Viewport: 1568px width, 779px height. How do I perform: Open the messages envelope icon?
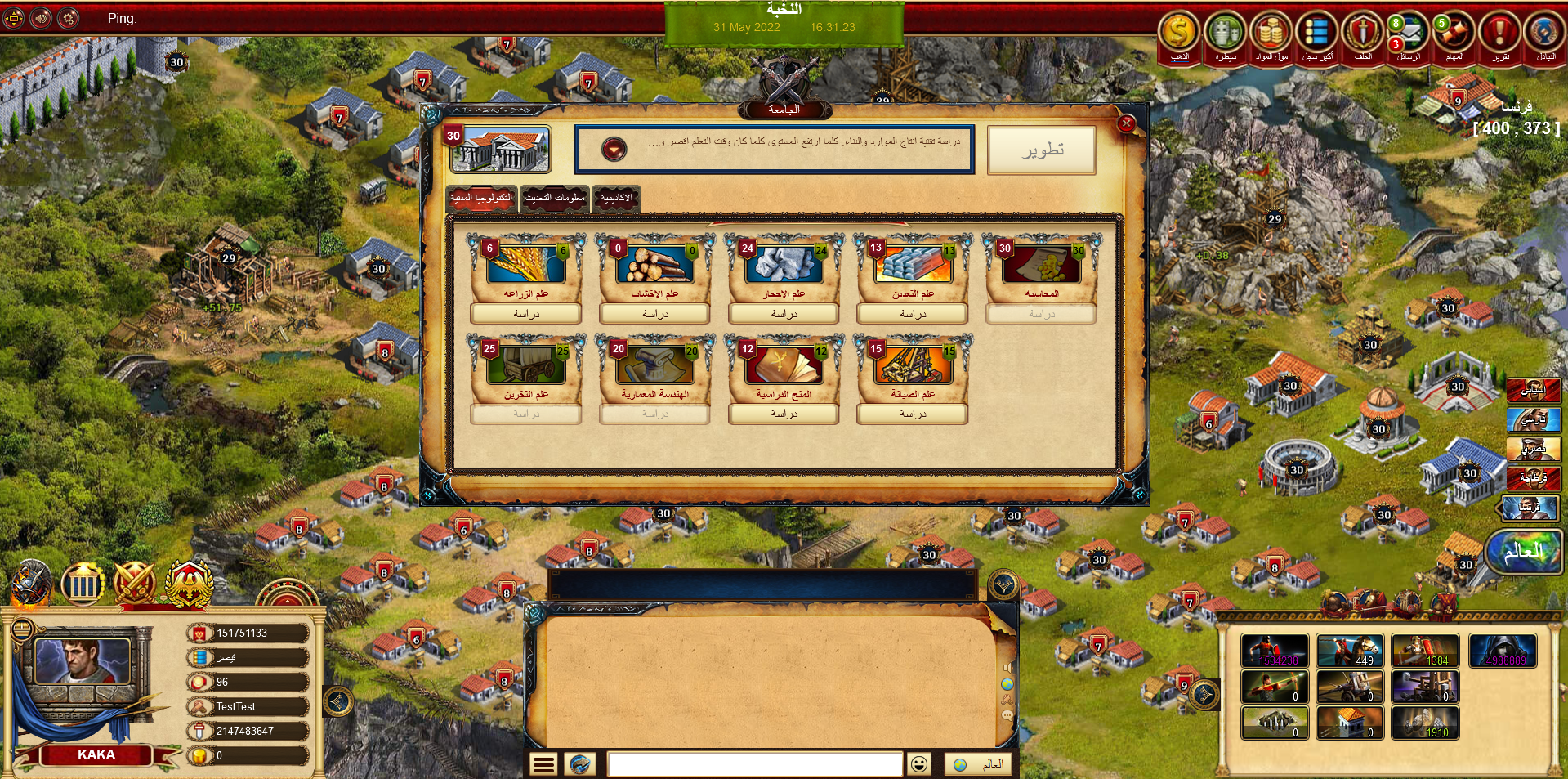tap(1409, 34)
